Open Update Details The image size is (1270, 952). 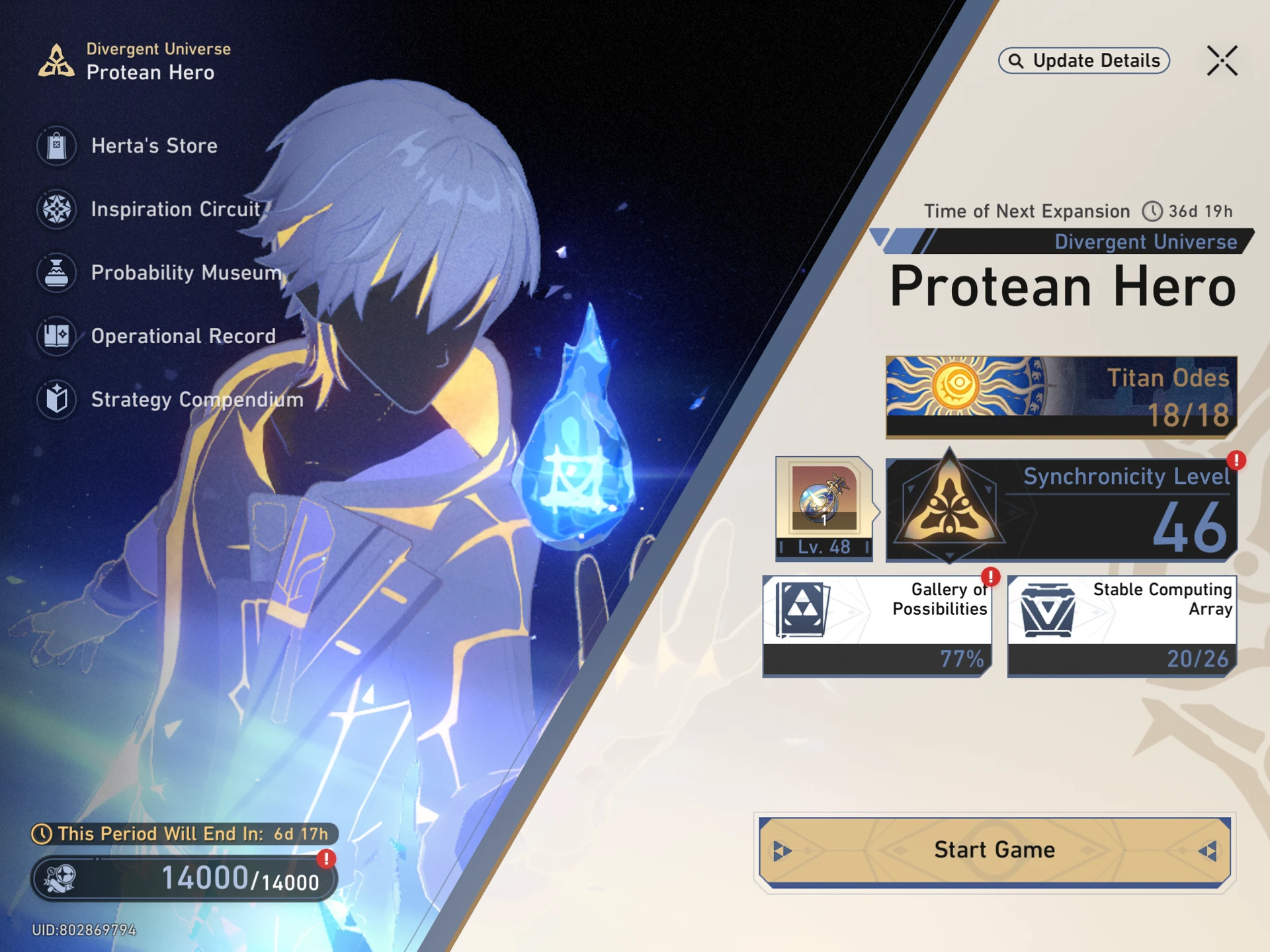click(x=1083, y=60)
